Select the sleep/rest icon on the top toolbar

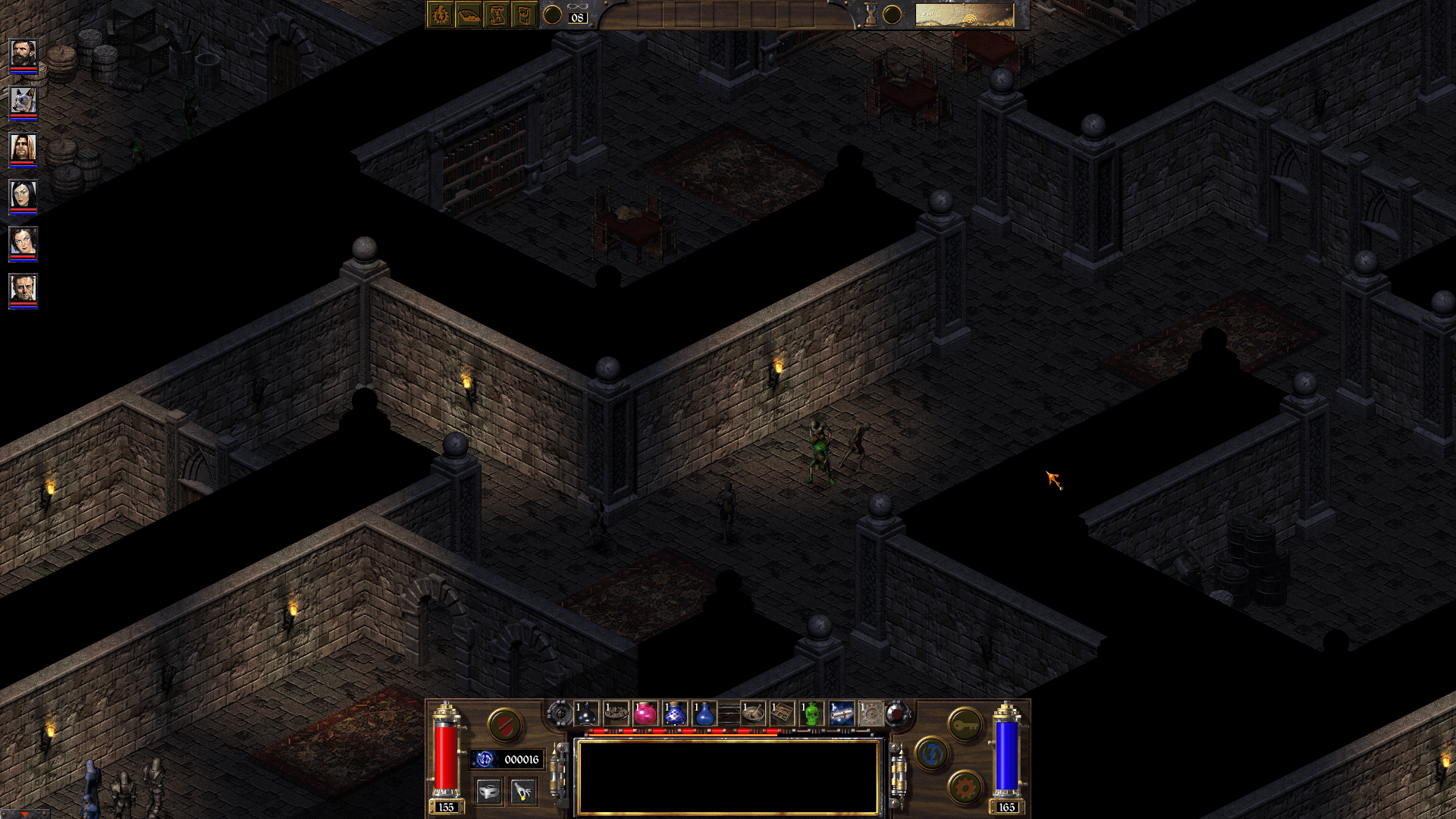[470, 14]
